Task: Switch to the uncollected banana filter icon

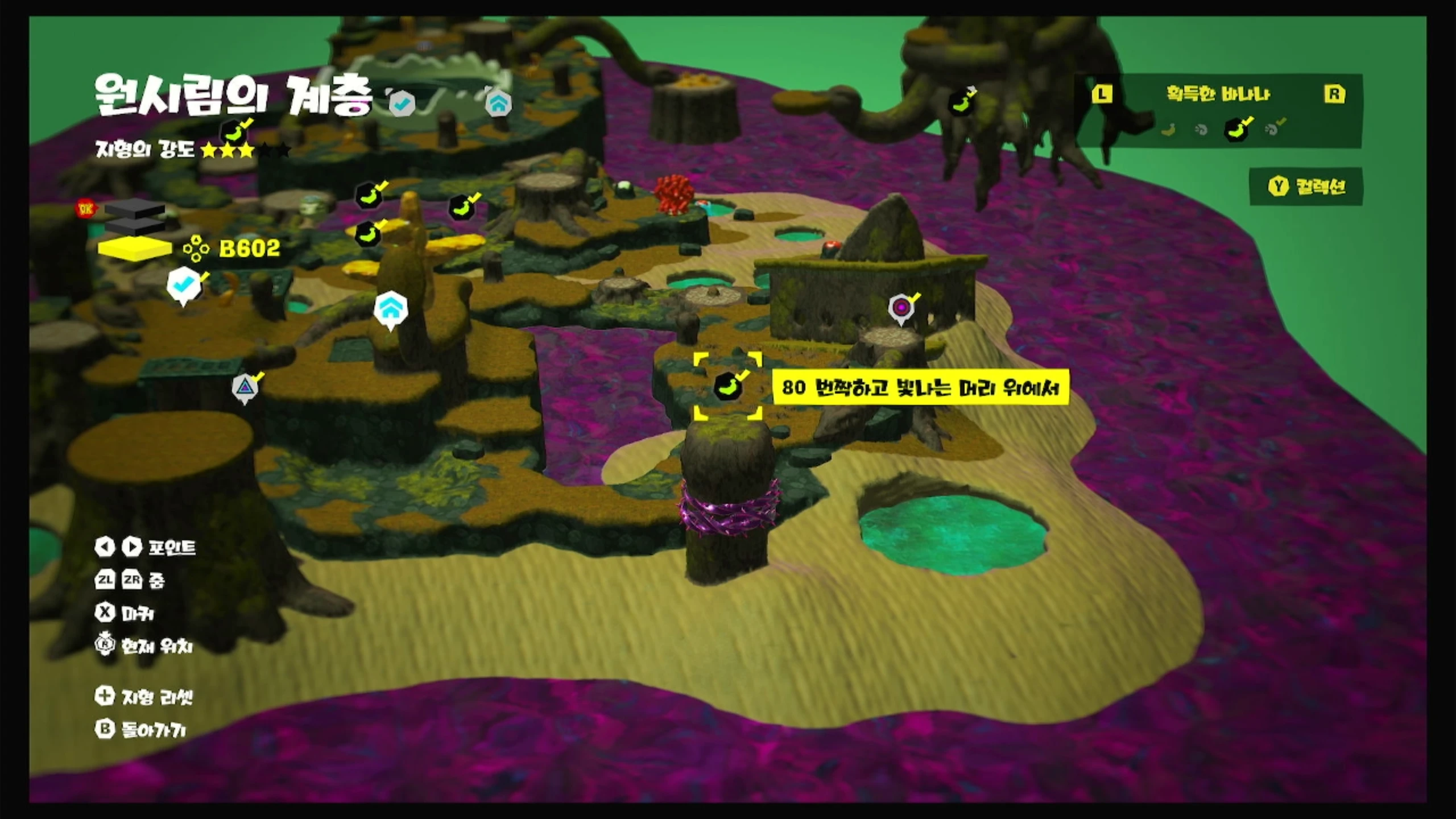Action: (x=1168, y=130)
